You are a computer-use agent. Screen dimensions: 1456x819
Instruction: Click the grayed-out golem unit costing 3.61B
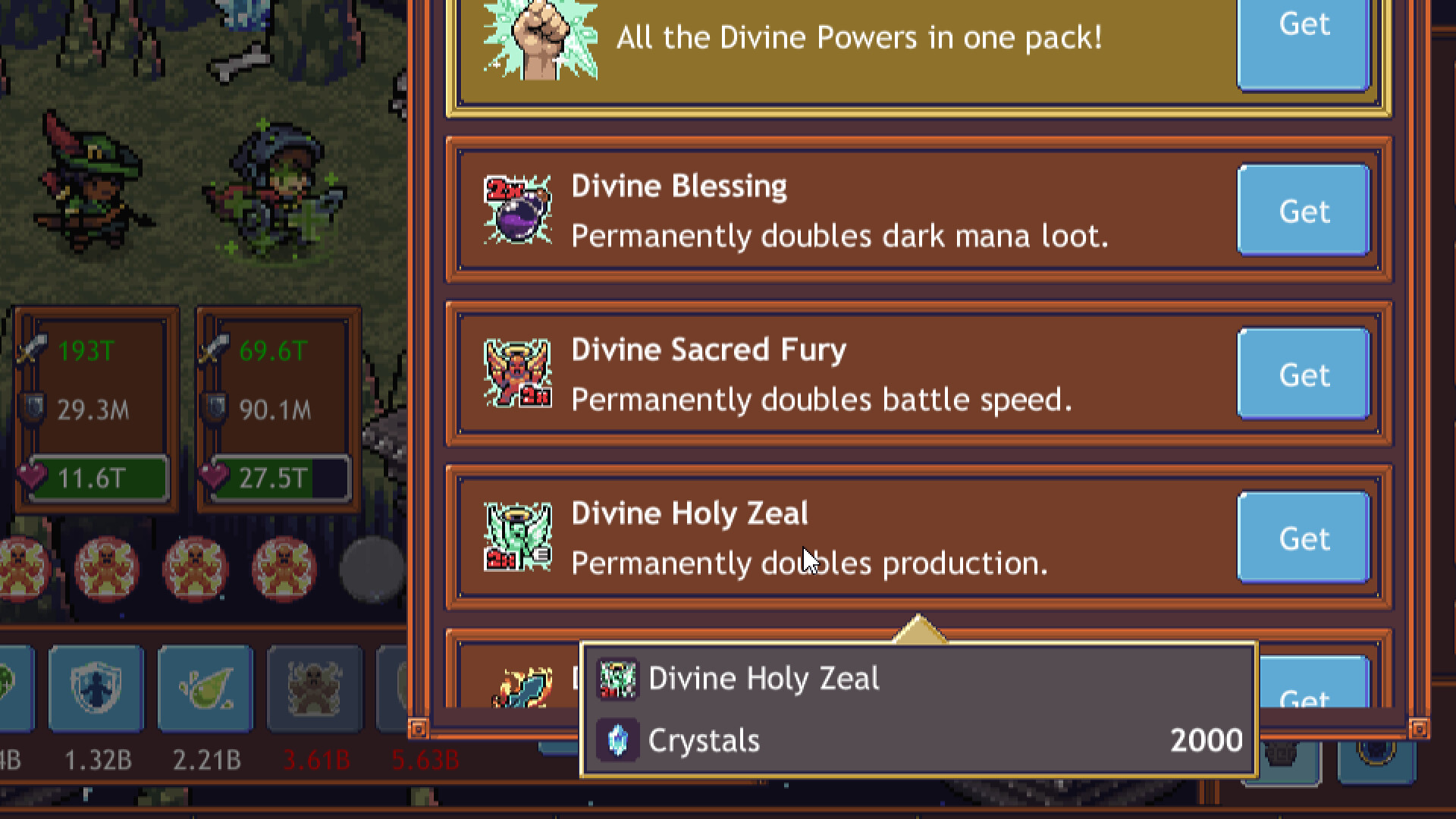click(315, 686)
